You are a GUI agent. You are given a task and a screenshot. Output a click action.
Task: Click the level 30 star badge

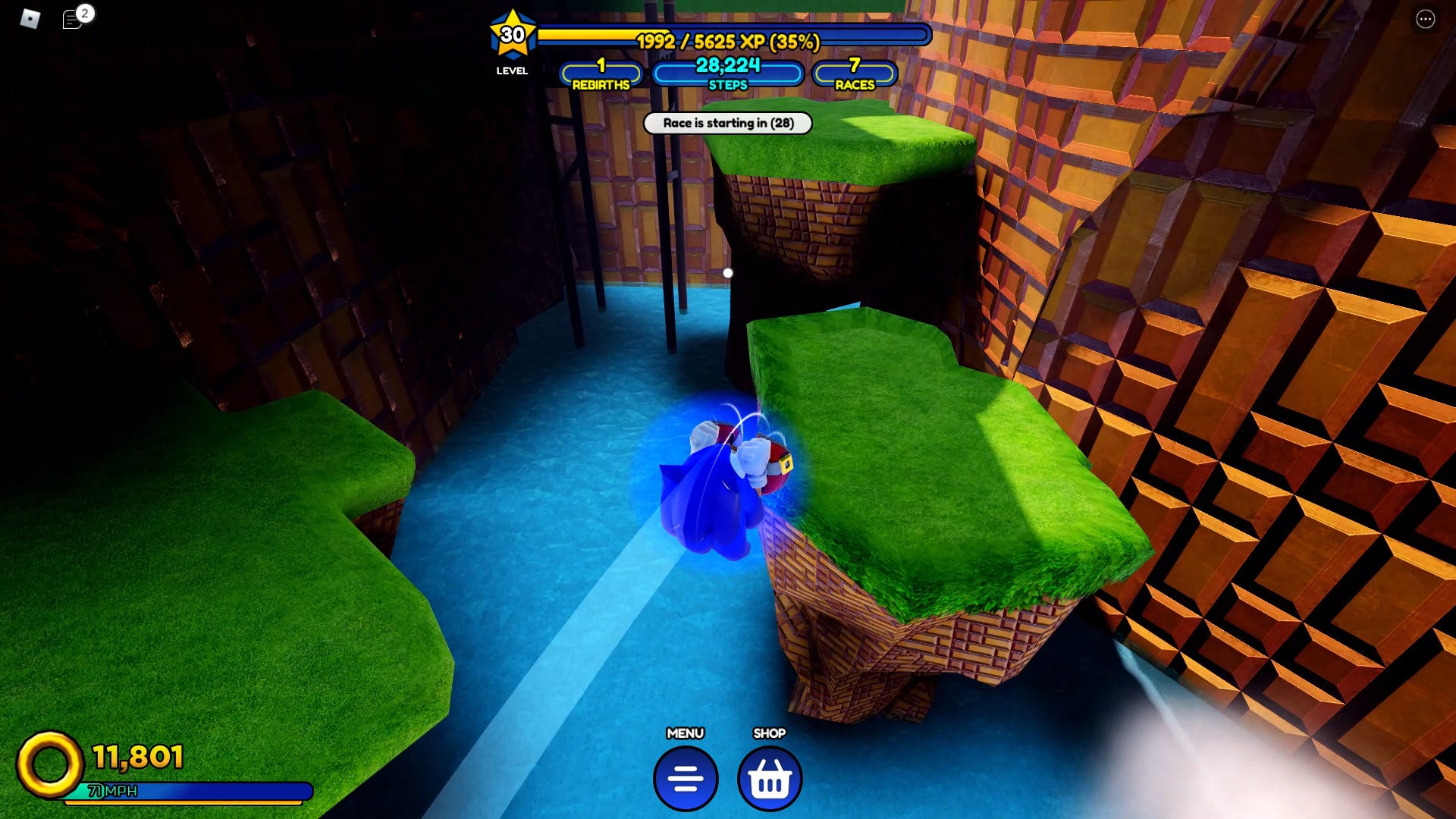click(513, 34)
